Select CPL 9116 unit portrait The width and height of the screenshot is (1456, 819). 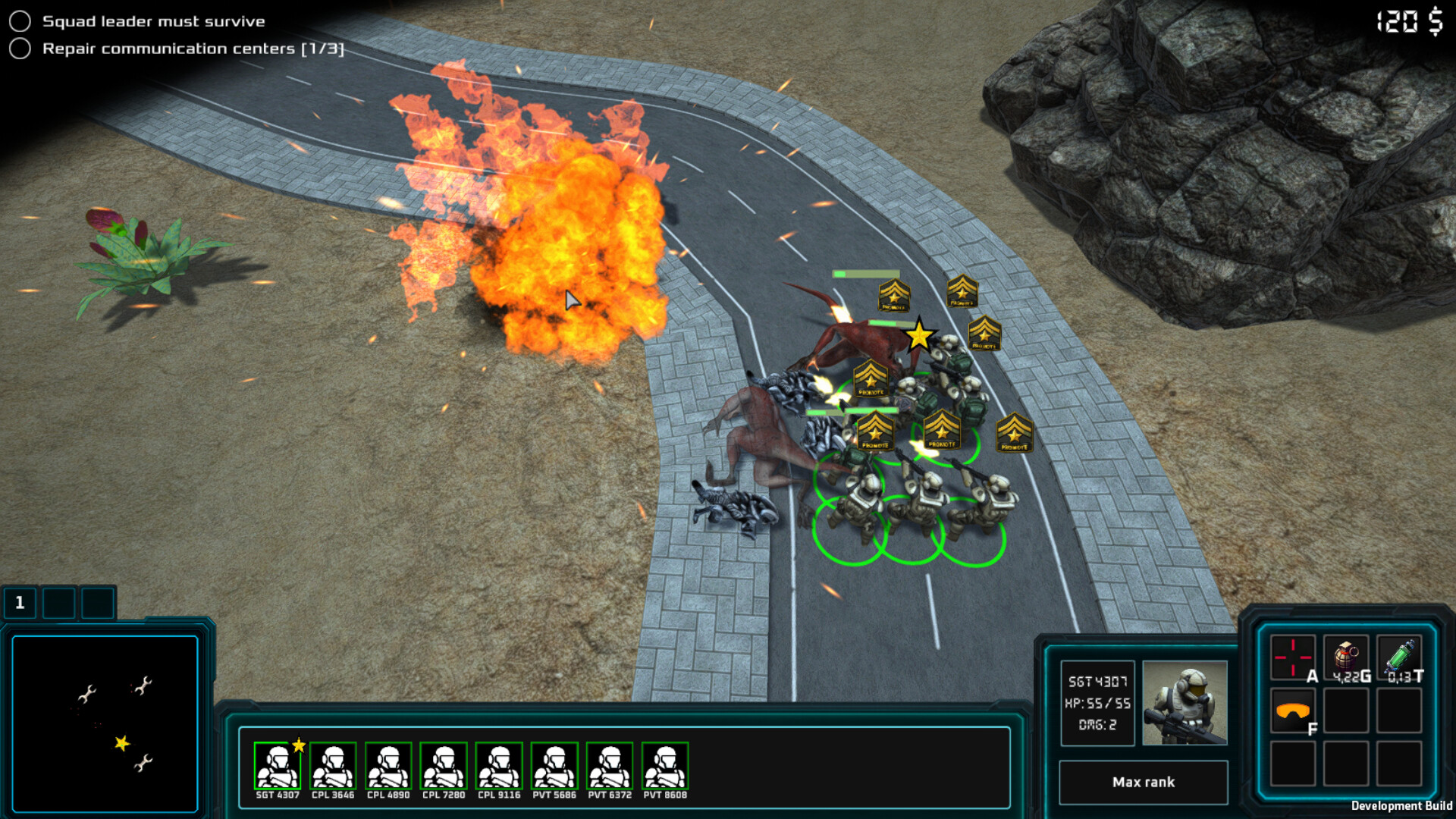pos(499,767)
